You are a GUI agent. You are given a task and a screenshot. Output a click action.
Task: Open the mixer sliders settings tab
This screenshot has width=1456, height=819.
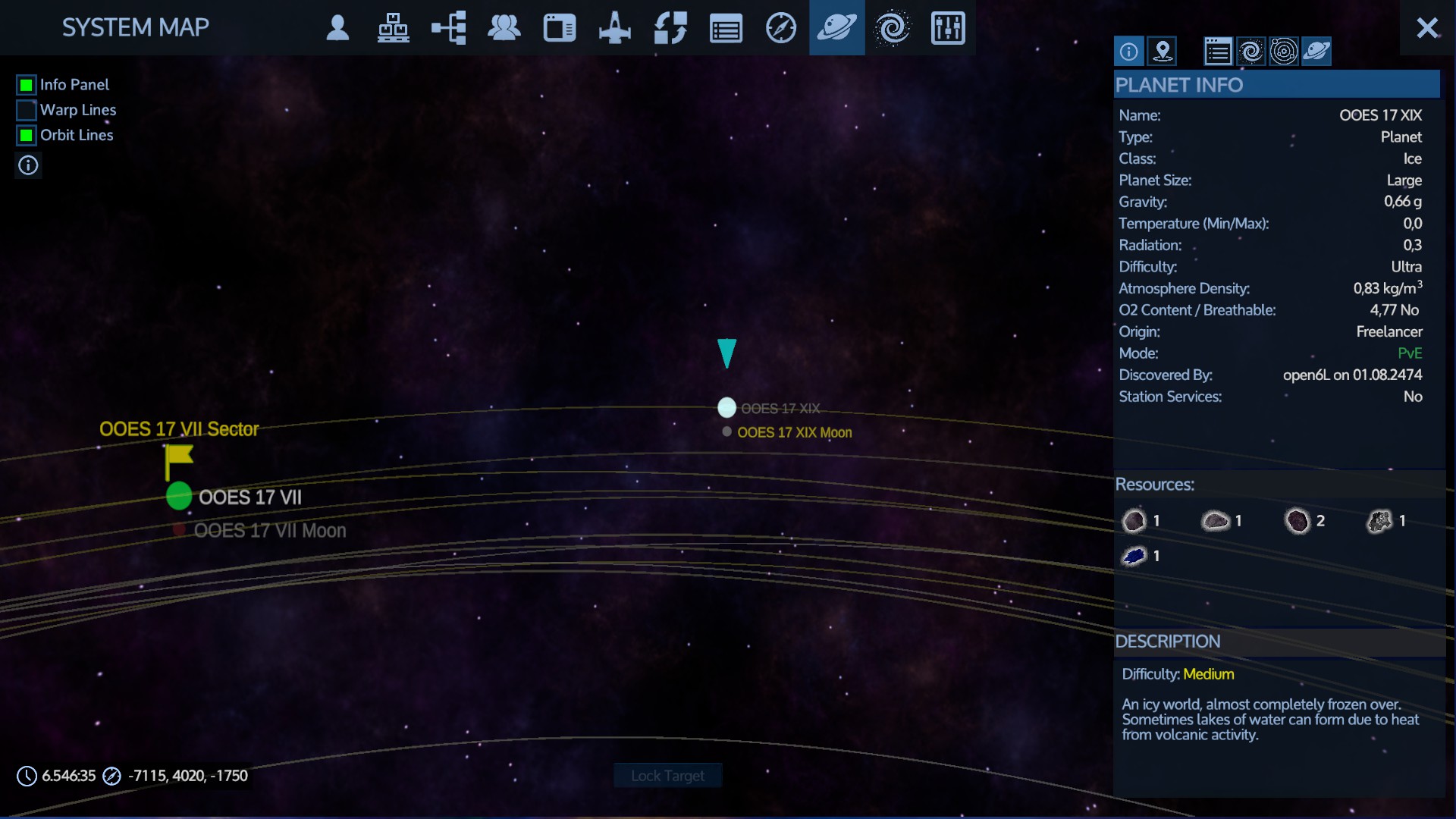click(947, 28)
